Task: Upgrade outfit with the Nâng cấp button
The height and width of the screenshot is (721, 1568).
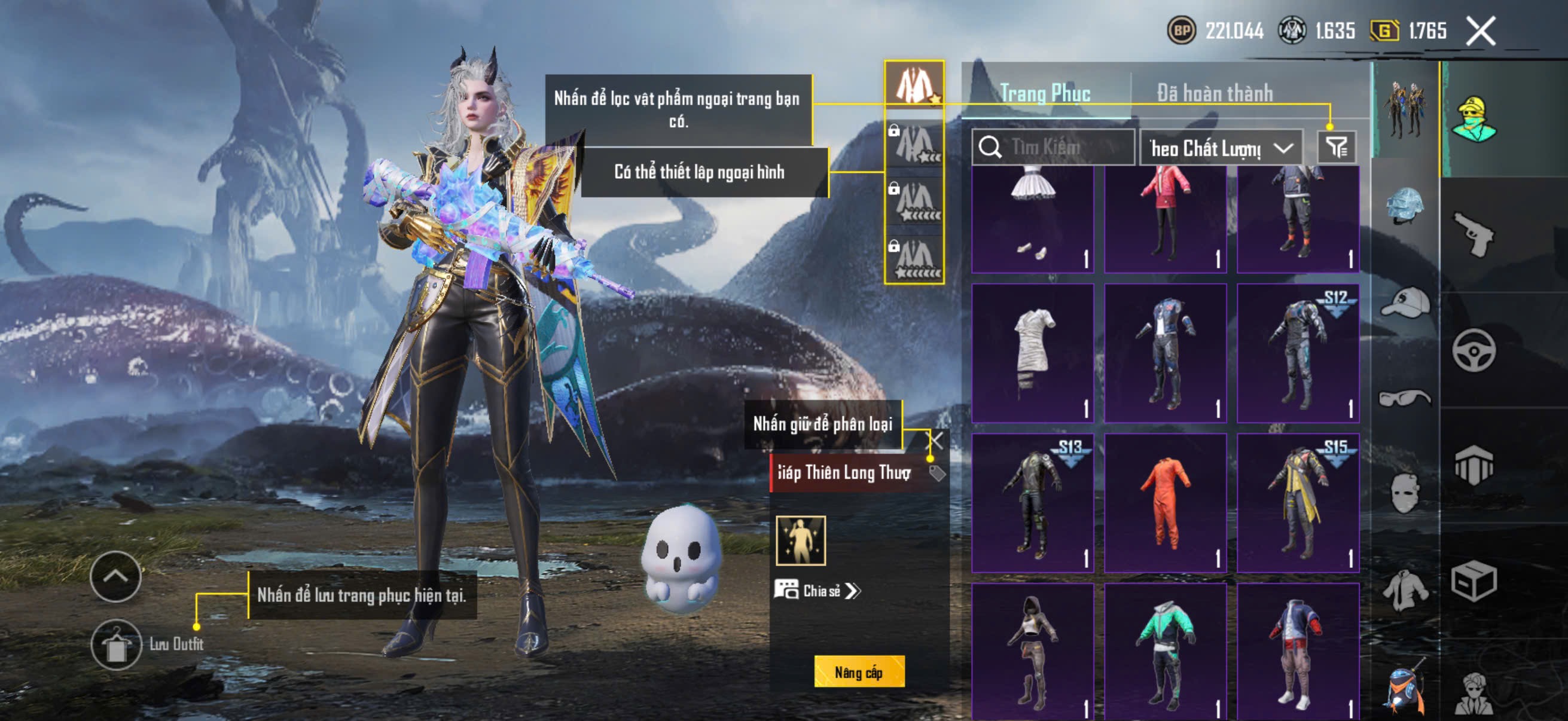Action: click(859, 672)
